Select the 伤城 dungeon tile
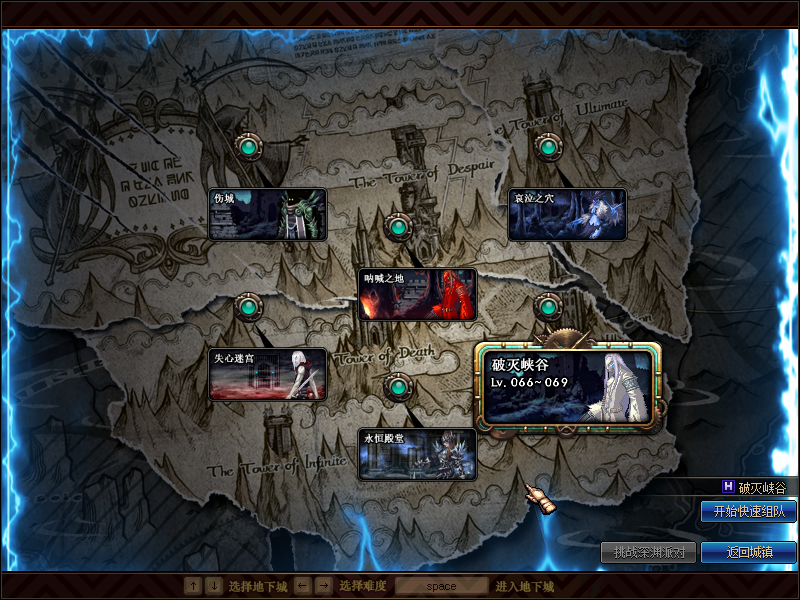 267,214
